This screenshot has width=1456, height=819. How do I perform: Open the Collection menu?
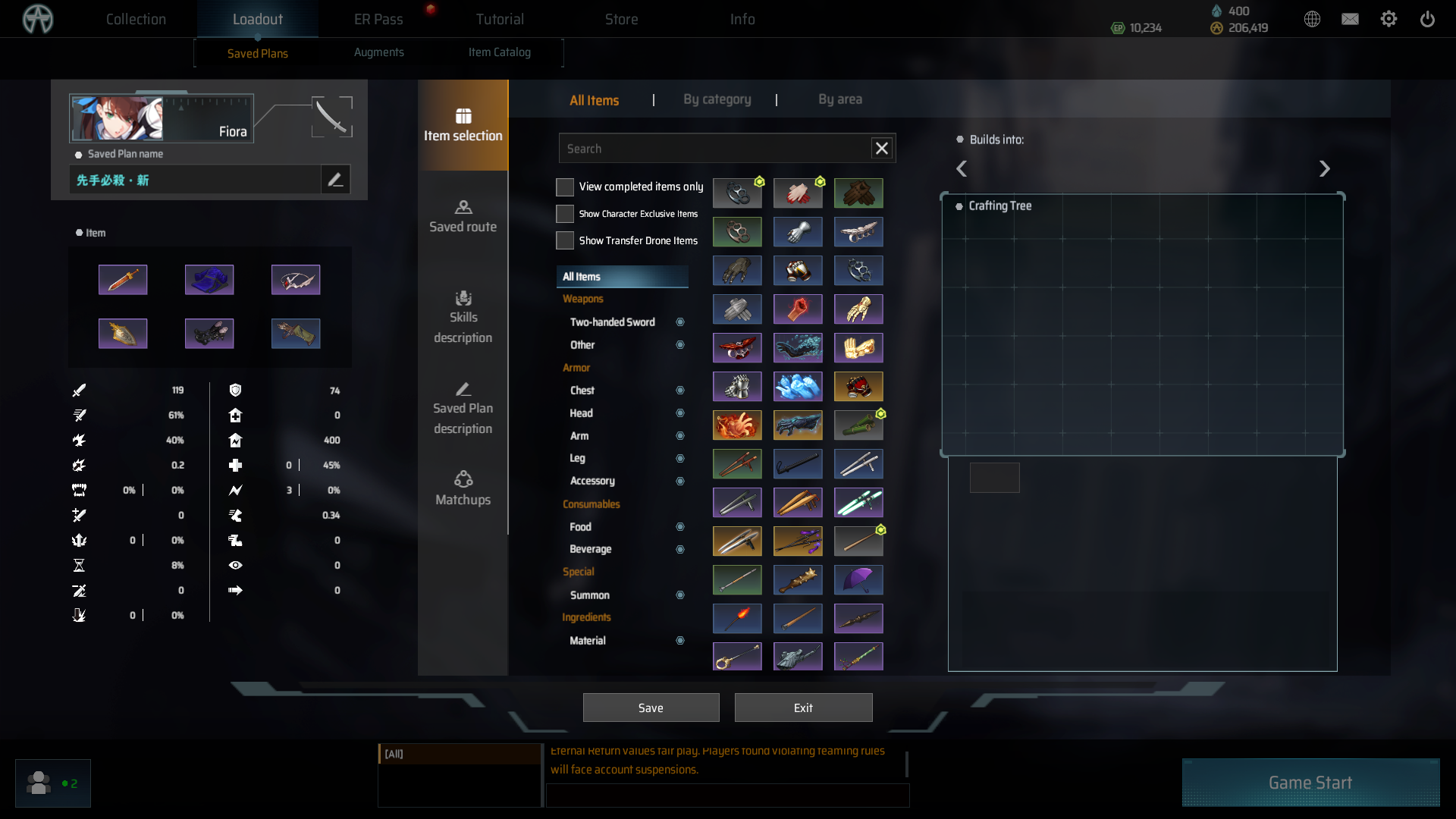[x=136, y=19]
